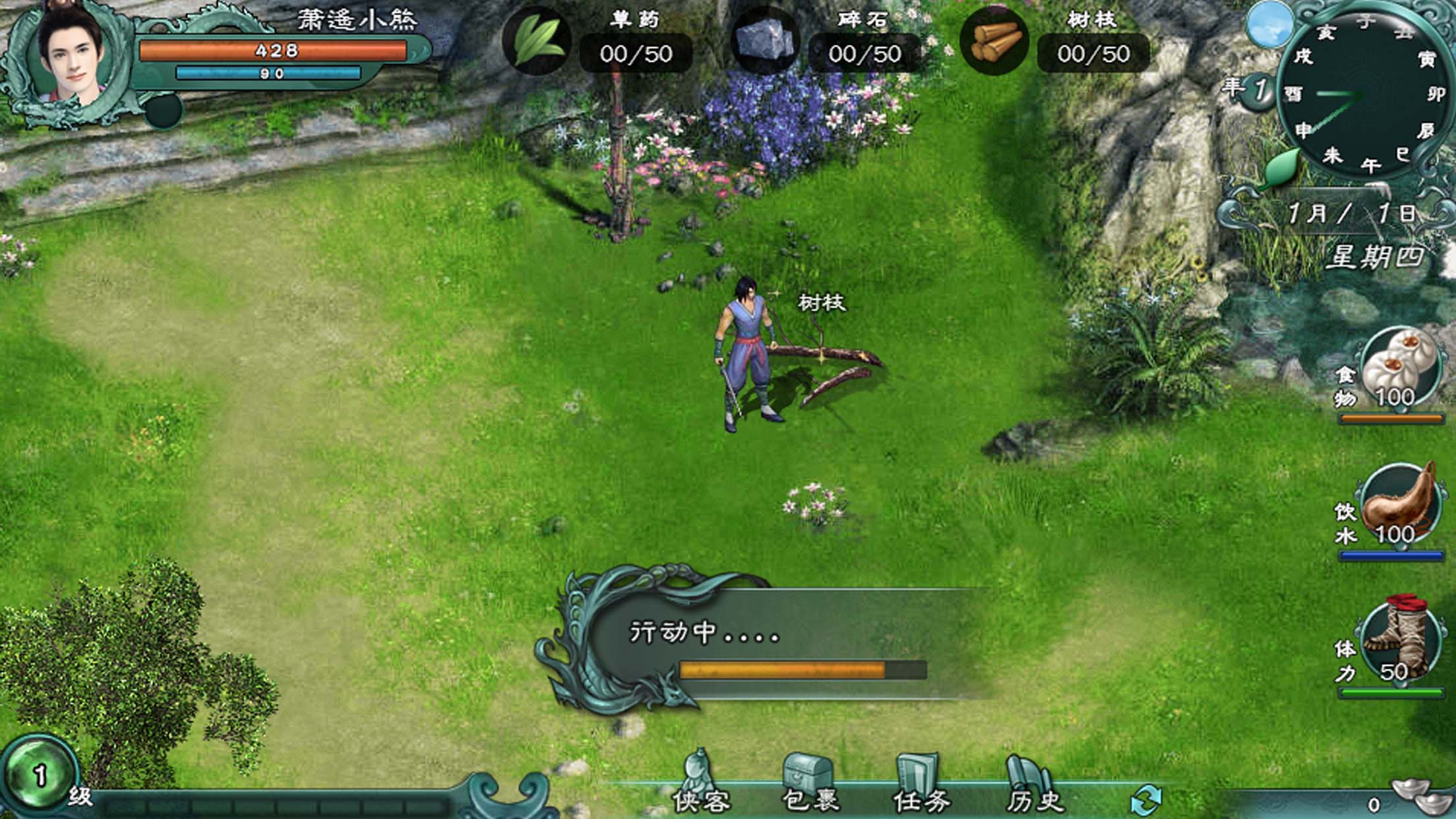The height and width of the screenshot is (819, 1456).
Task: Click the 碎石 stone resource icon
Action: 765,41
